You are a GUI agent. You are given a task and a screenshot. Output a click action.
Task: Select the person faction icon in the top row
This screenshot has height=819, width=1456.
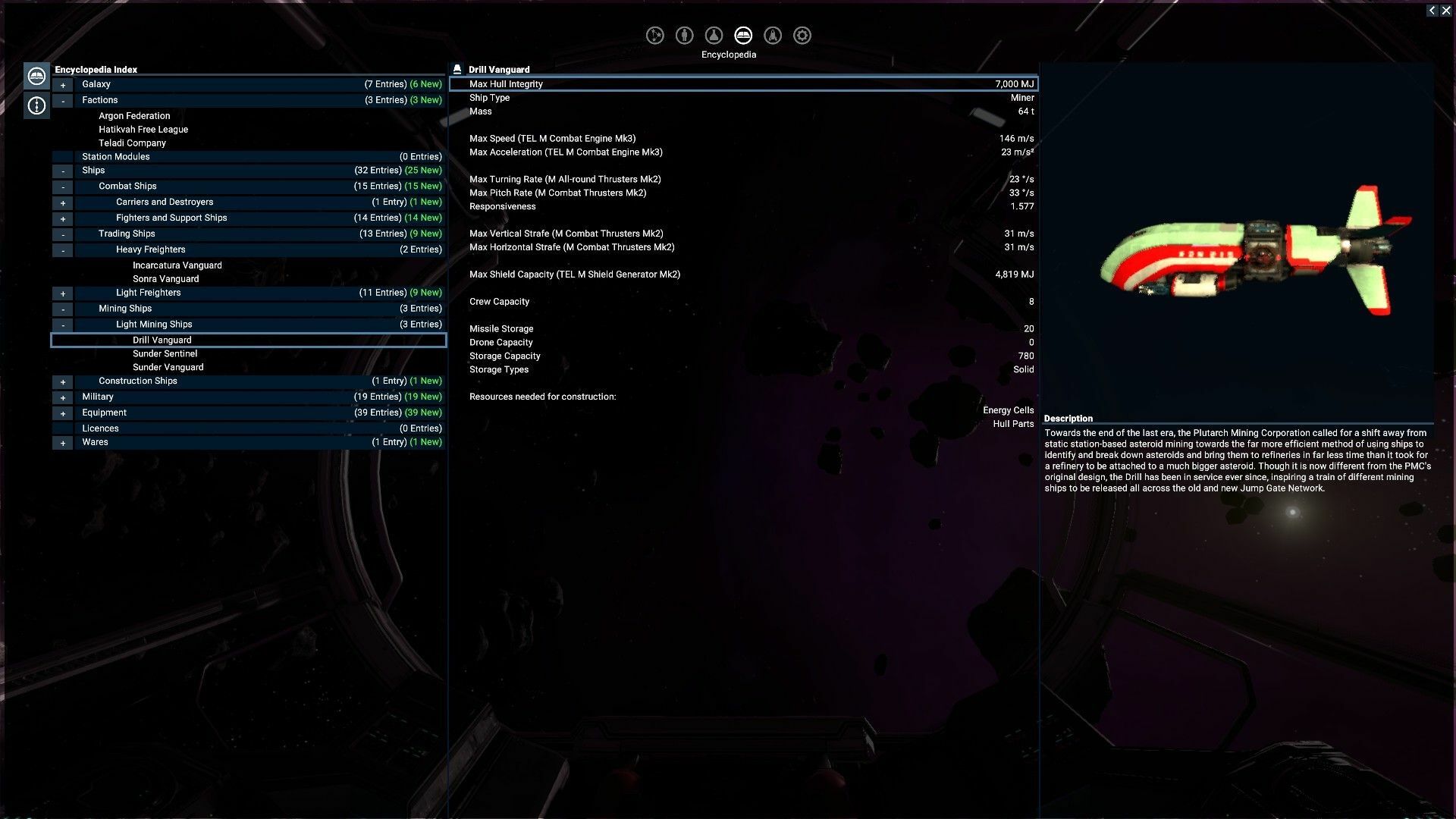pos(684,35)
